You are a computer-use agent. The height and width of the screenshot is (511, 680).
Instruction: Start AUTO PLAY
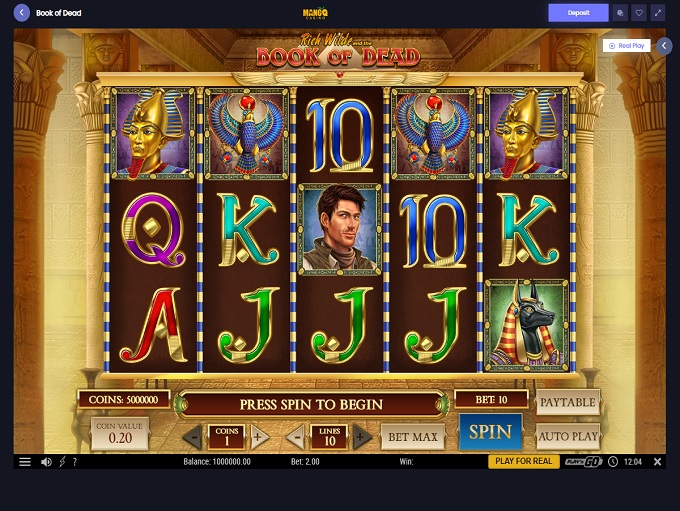pyautogui.click(x=567, y=436)
